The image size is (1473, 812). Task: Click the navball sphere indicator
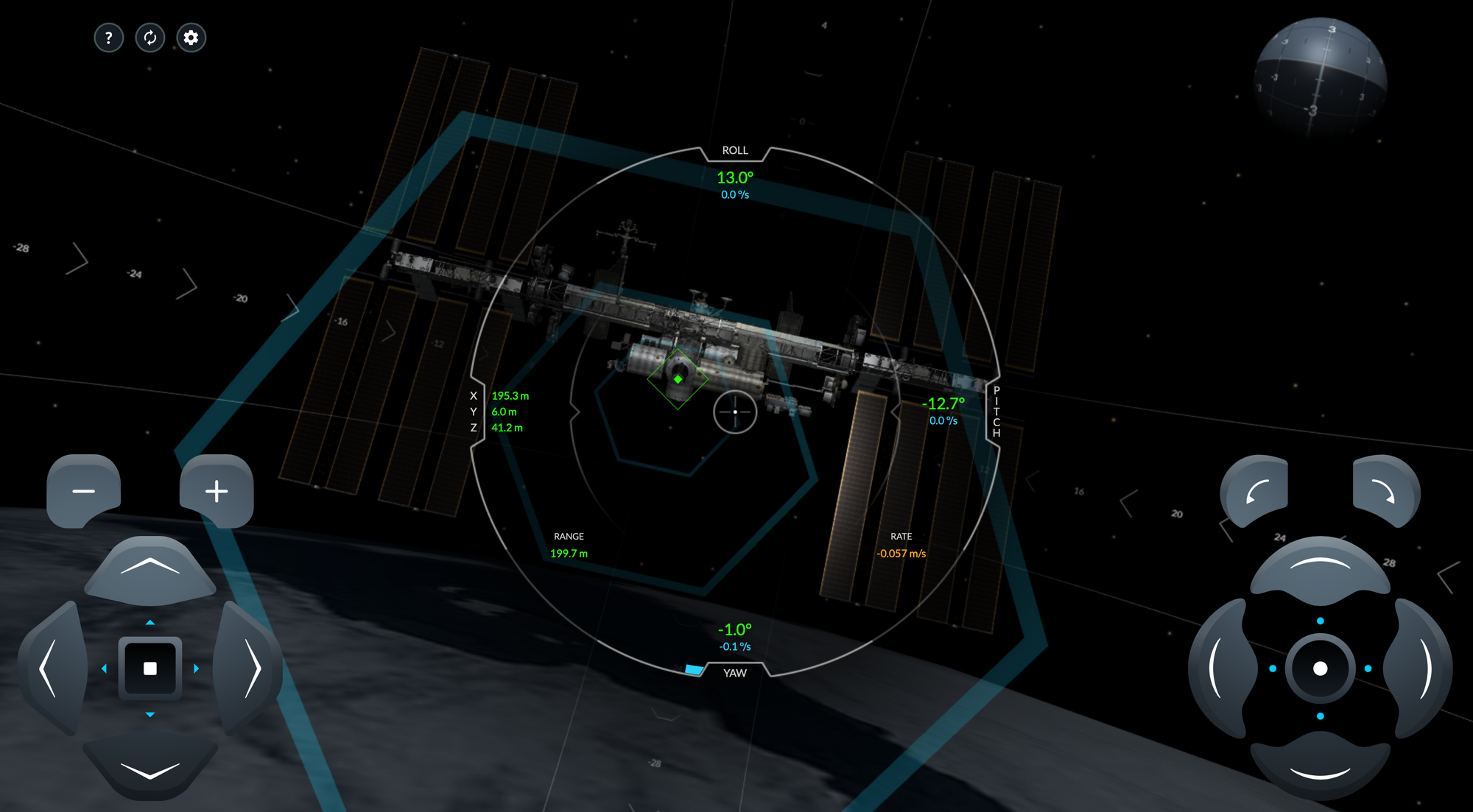[x=1320, y=77]
